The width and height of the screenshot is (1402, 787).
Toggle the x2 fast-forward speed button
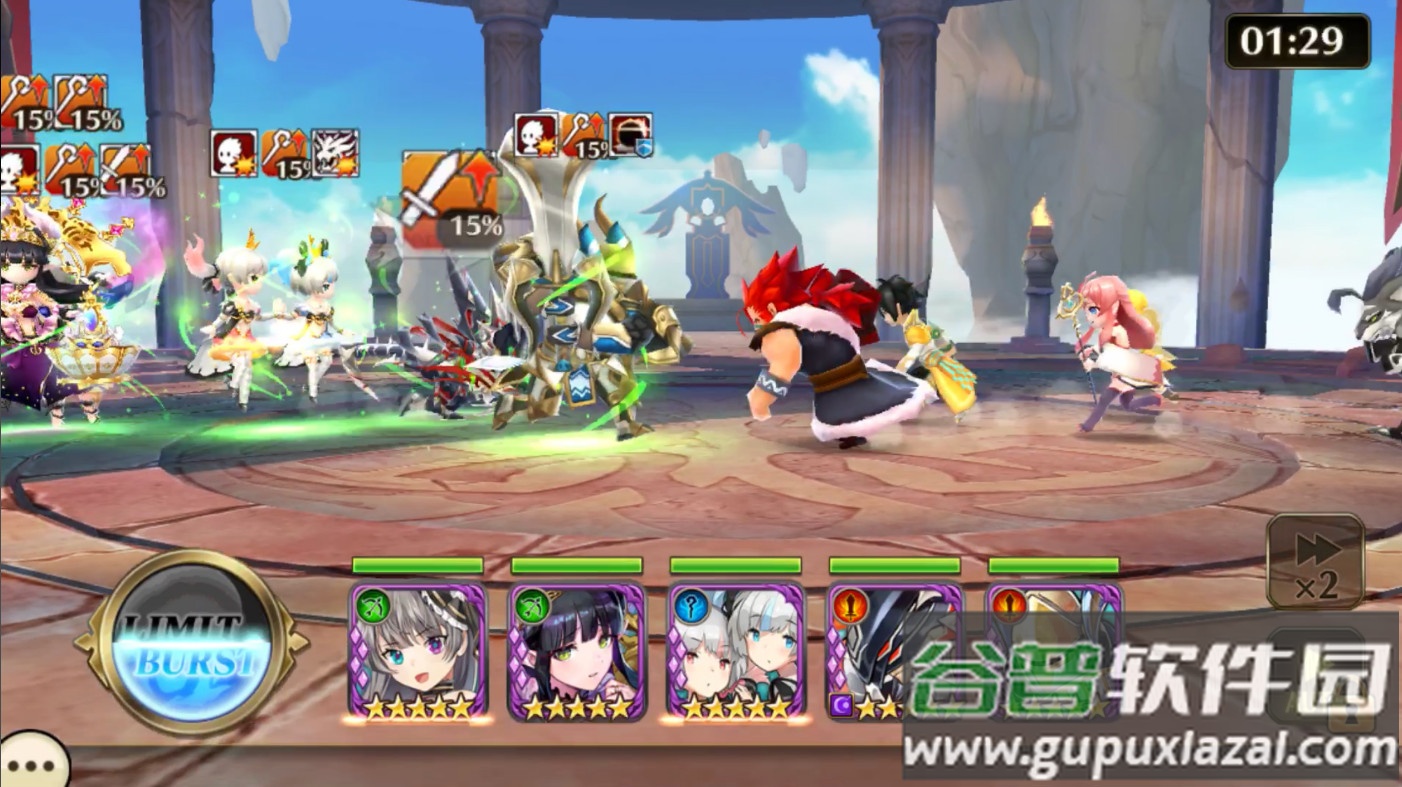[1315, 561]
